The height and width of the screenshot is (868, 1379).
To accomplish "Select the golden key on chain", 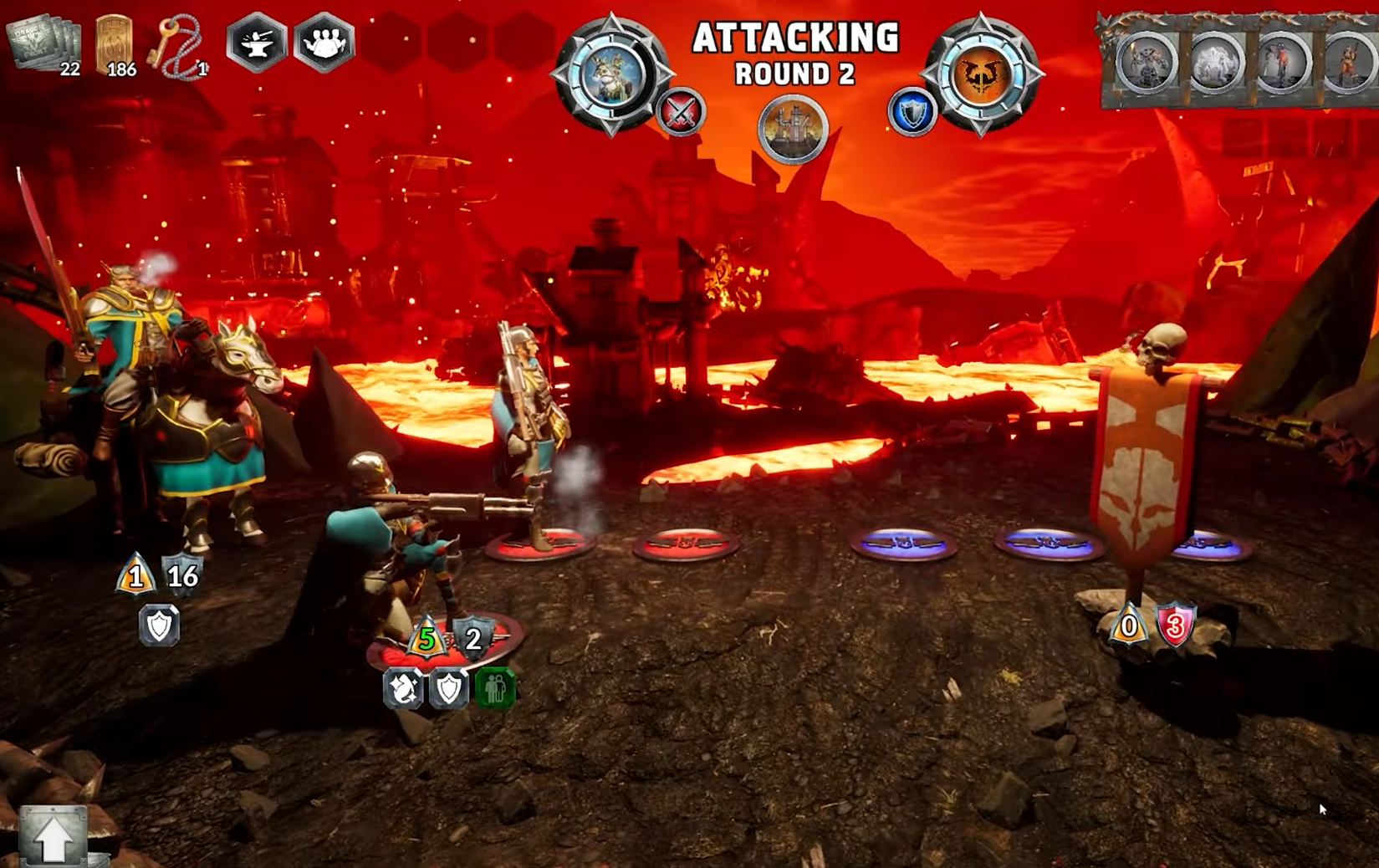I will pyautogui.click(x=175, y=47).
